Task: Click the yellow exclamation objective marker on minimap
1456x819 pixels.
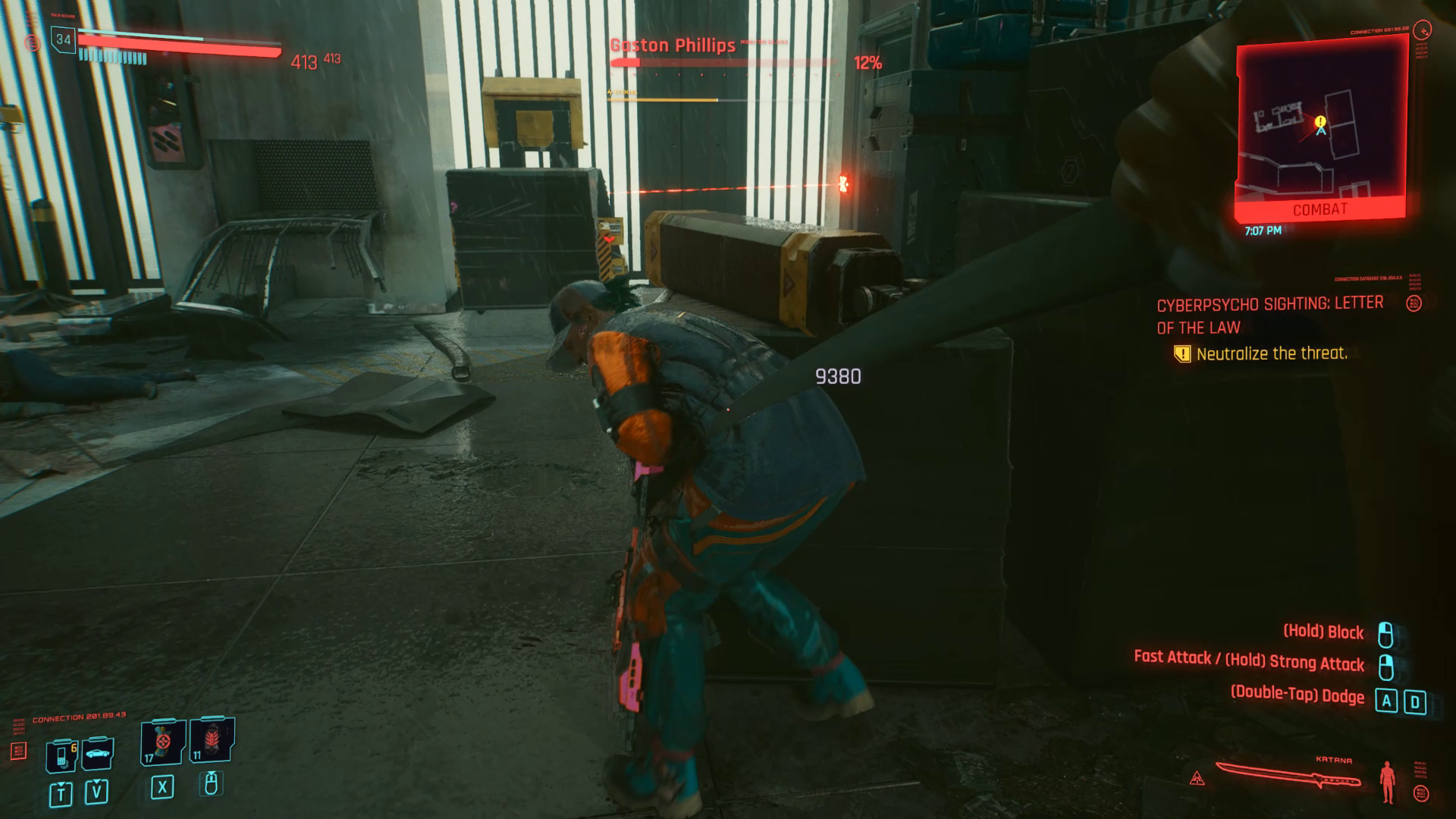Action: click(1319, 120)
